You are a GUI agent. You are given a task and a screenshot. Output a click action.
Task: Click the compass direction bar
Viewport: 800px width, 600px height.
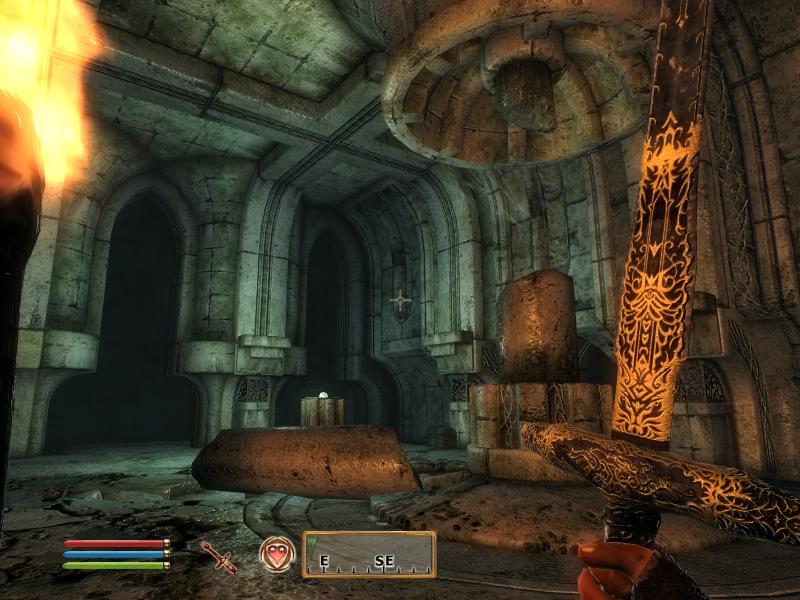(x=369, y=554)
